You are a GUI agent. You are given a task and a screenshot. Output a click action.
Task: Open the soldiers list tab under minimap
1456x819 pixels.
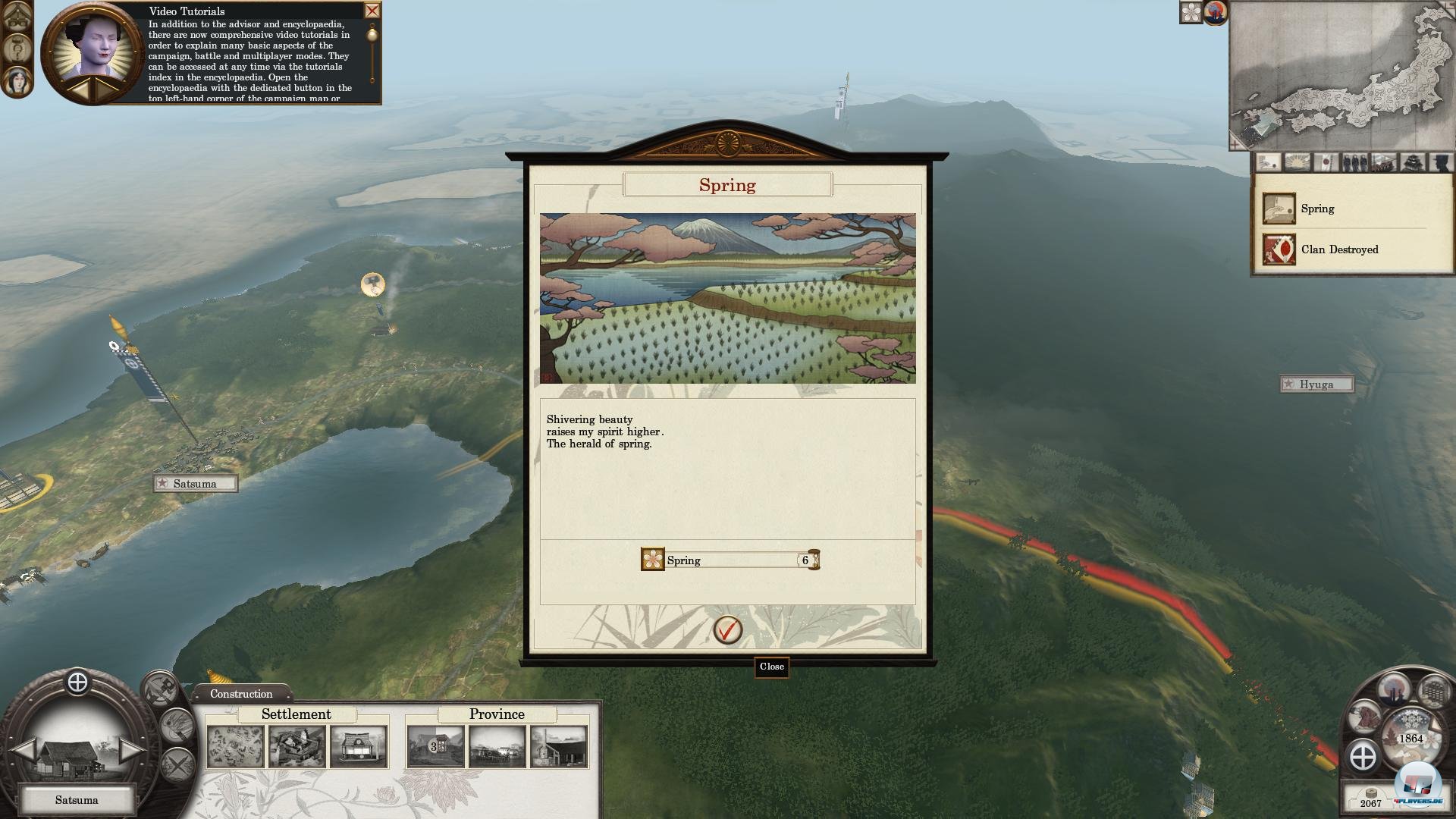(1355, 162)
